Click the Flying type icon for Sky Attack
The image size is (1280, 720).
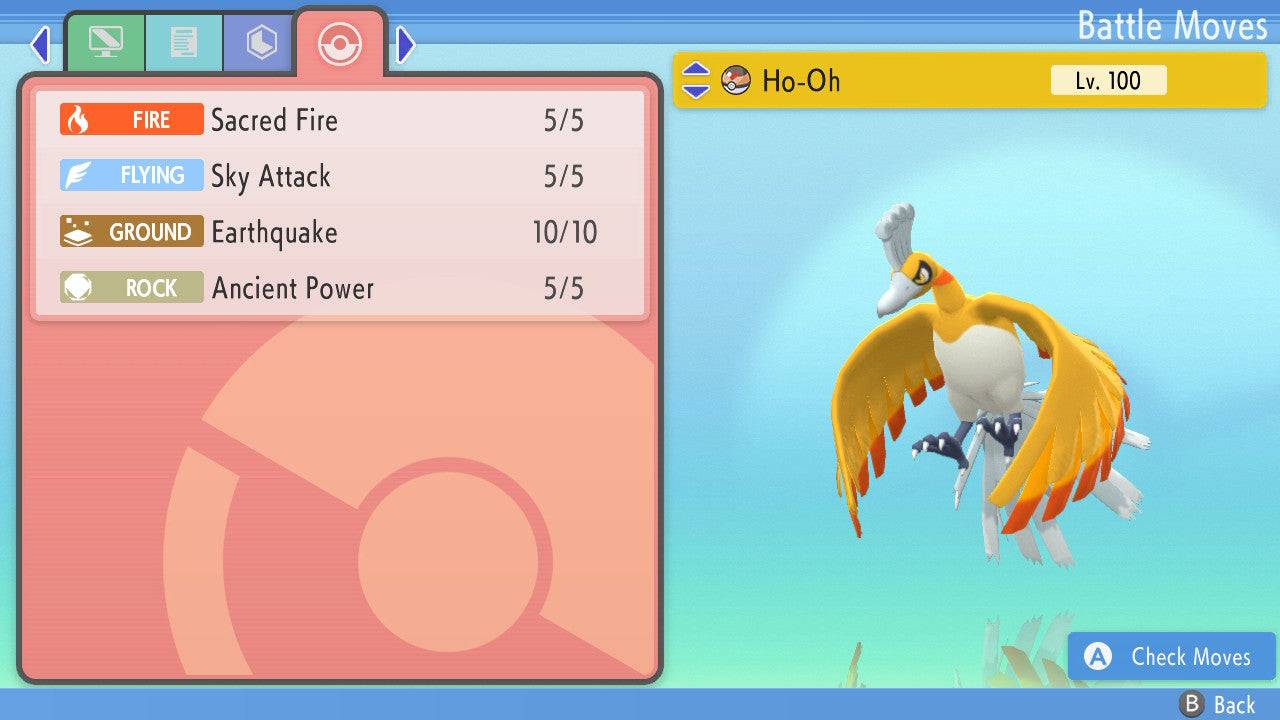click(130, 175)
